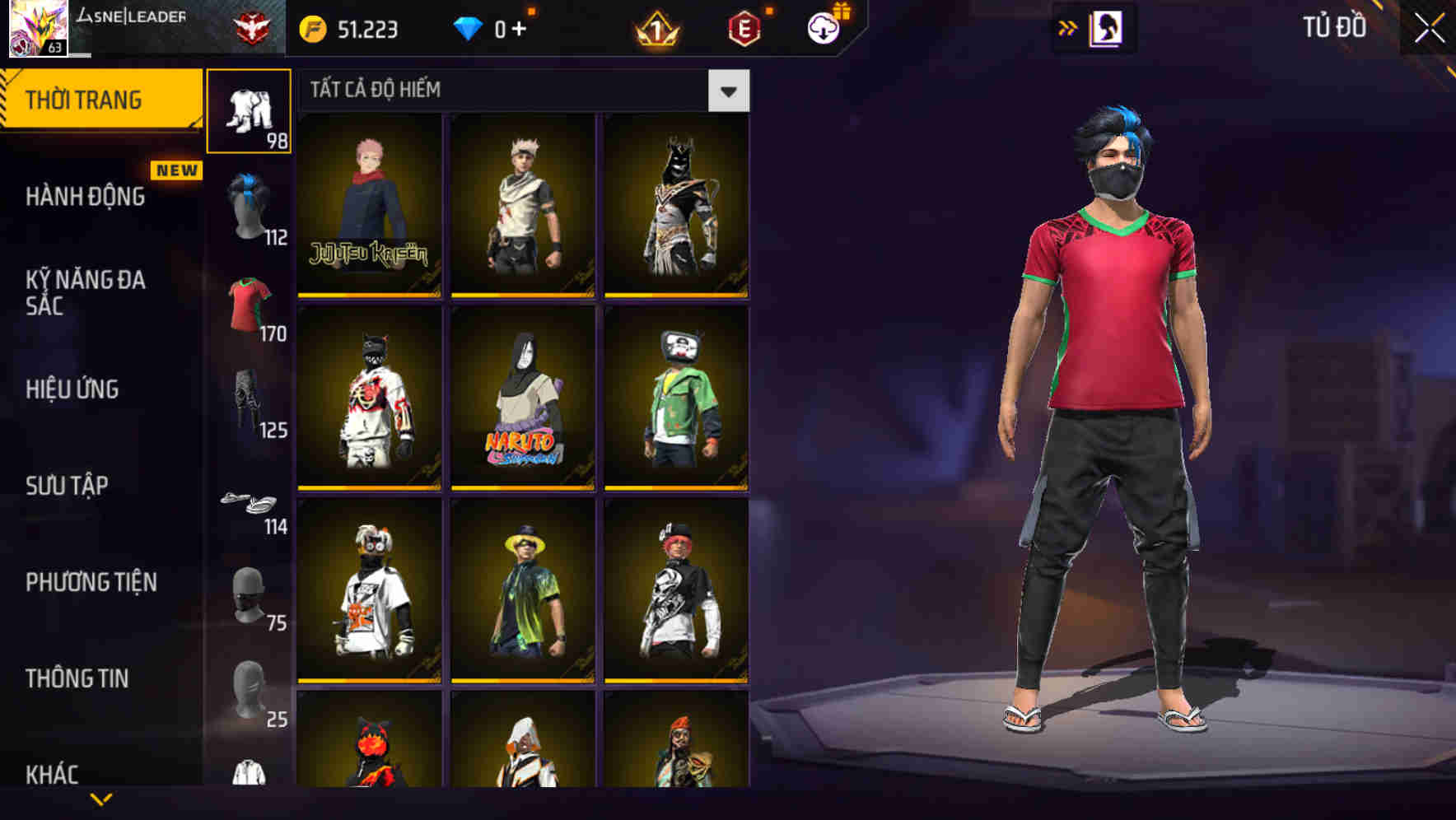Viewport: 1456px width, 820px height.
Task: Click the double-arrow collapse chevron near TỦ ĐỒ
Action: pos(1066,27)
